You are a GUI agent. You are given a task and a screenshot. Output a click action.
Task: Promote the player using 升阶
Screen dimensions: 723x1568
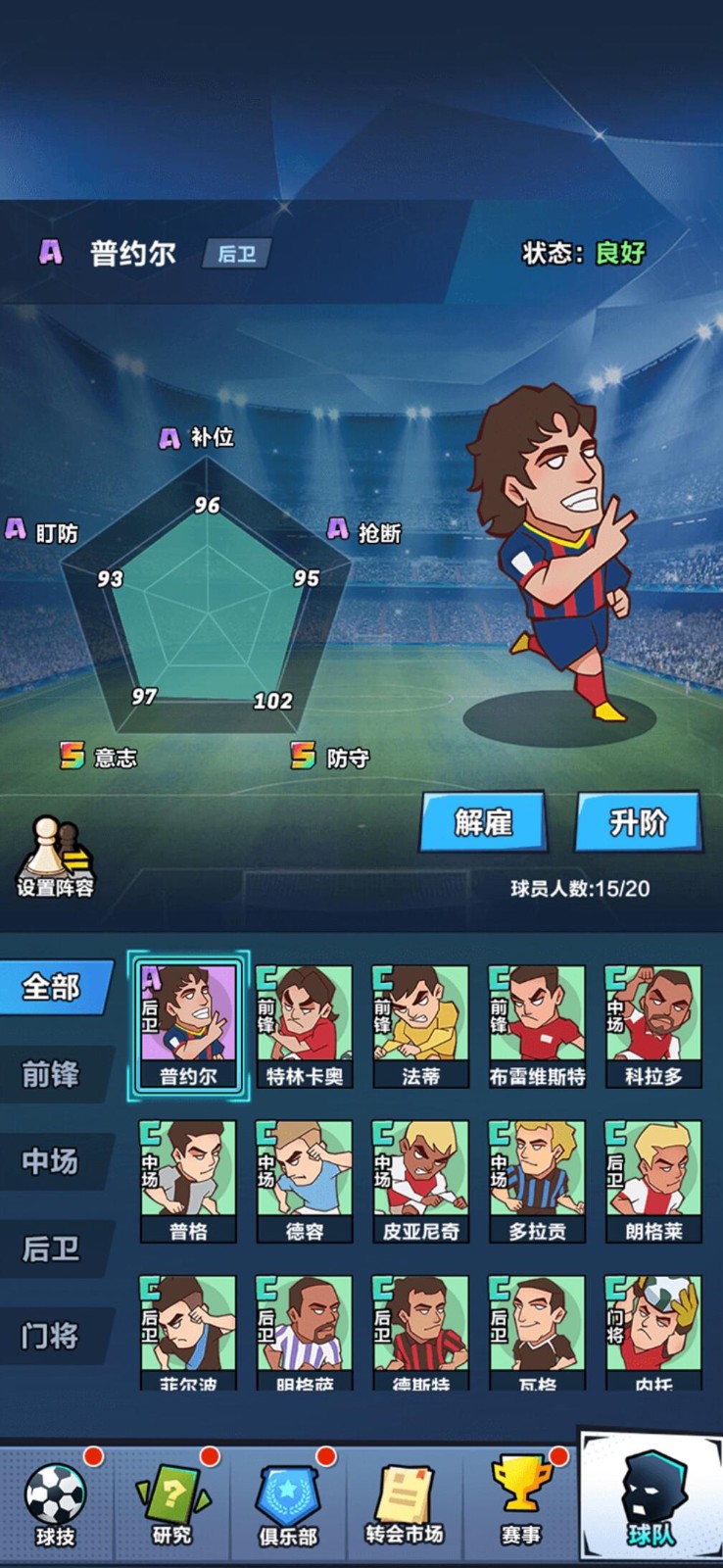(x=638, y=821)
